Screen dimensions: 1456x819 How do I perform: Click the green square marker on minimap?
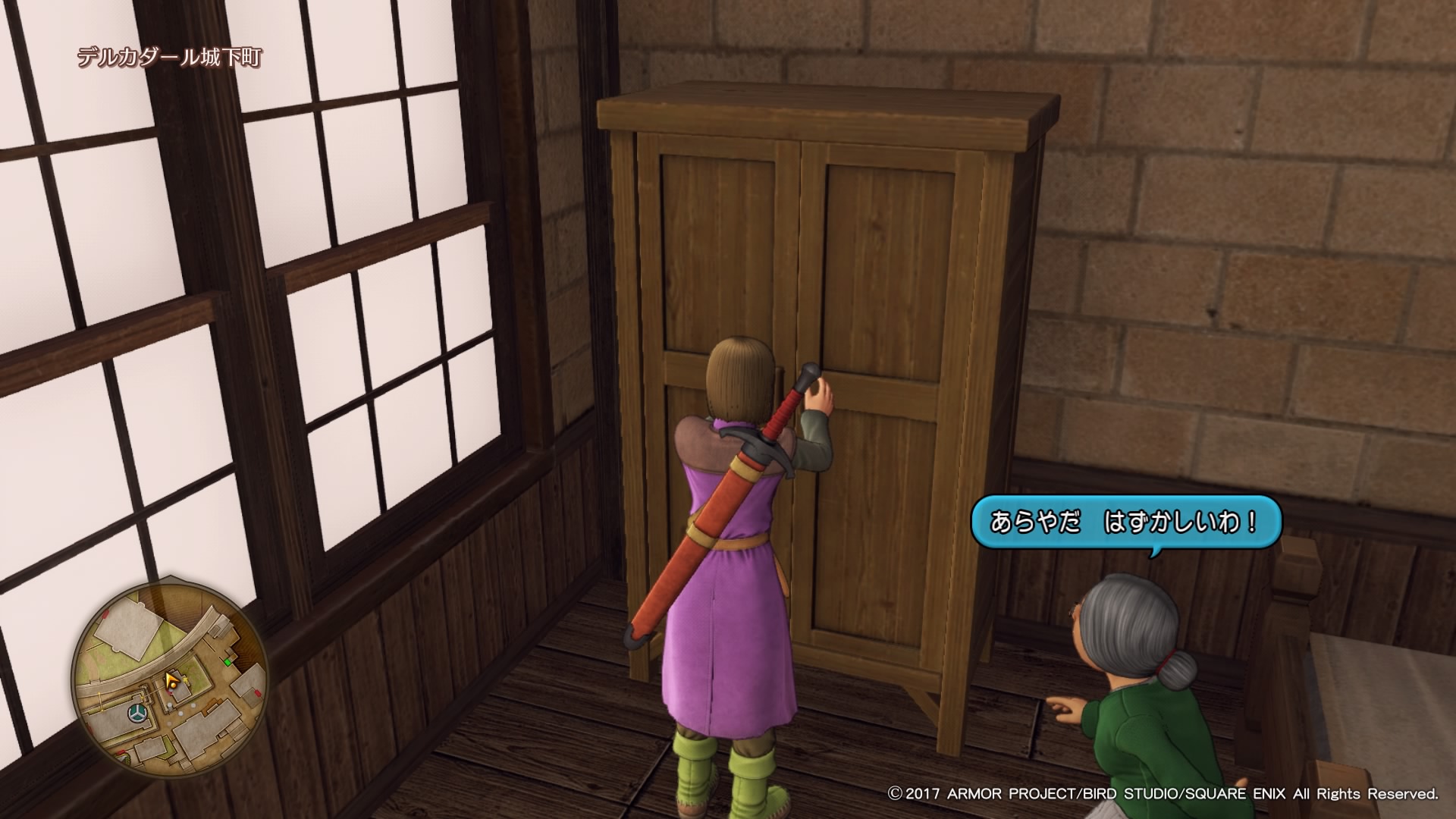tap(227, 662)
